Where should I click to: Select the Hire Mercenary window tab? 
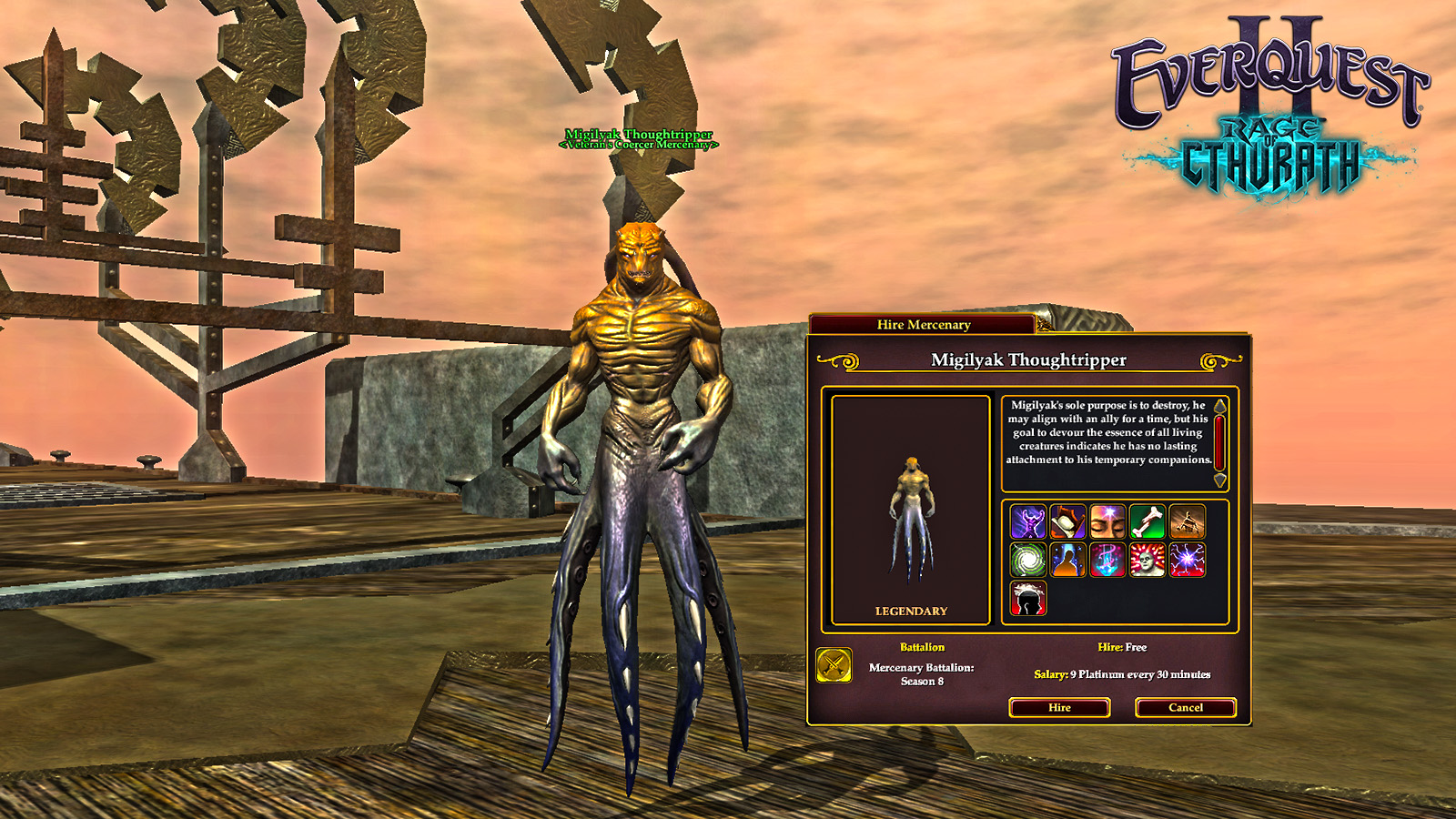tap(923, 325)
